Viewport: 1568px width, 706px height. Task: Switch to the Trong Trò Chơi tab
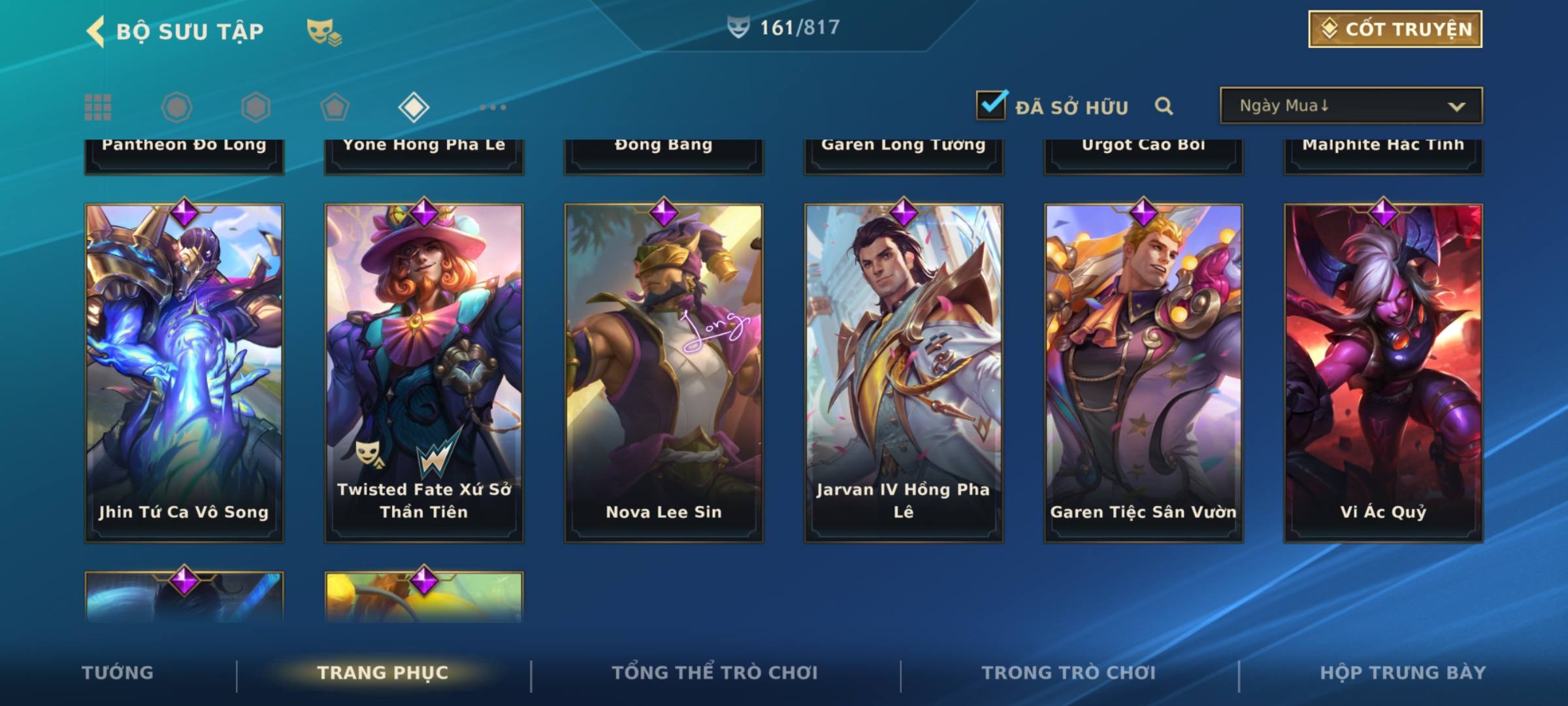1069,673
